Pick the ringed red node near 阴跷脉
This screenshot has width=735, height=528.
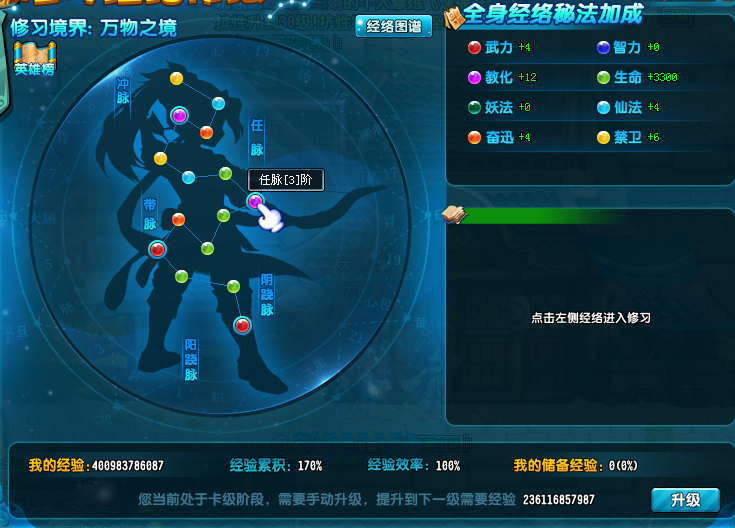click(x=242, y=324)
